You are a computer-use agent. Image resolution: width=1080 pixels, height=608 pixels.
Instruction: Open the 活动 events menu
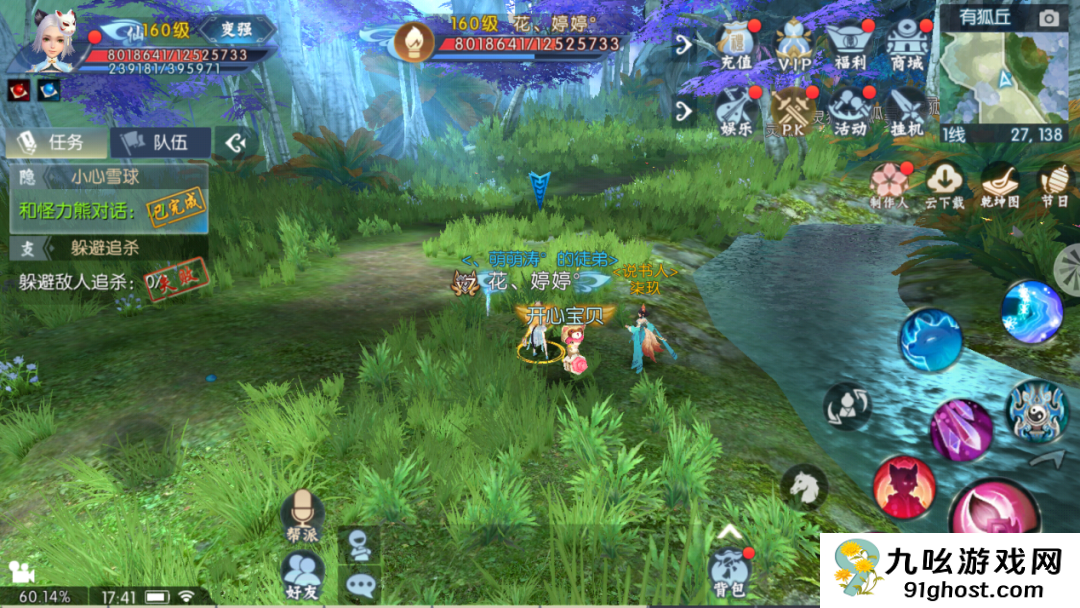(851, 110)
